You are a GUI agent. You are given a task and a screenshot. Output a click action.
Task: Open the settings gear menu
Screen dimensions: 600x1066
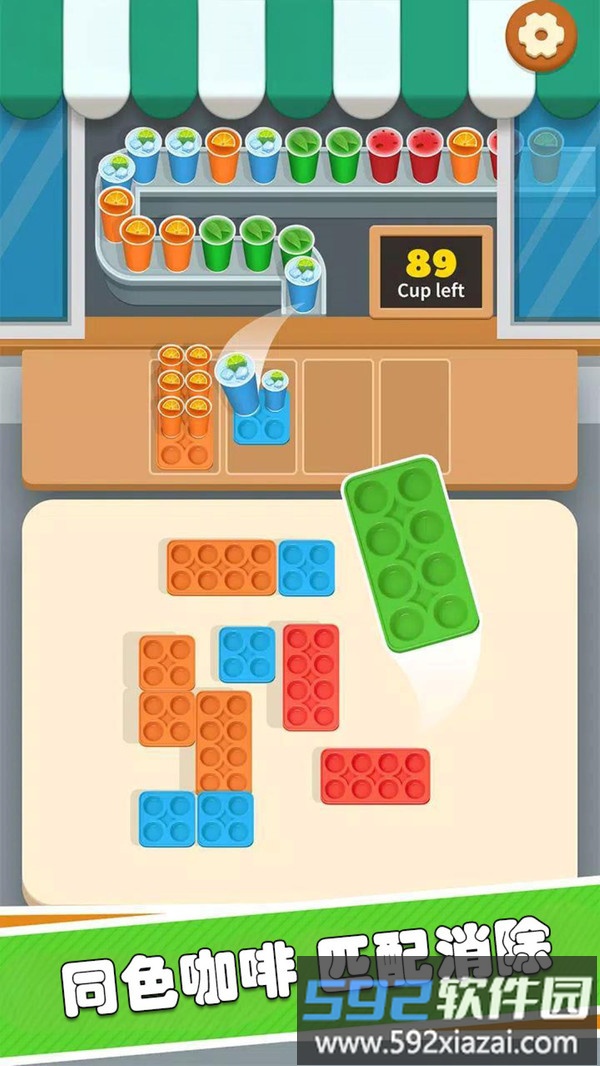click(x=541, y=35)
